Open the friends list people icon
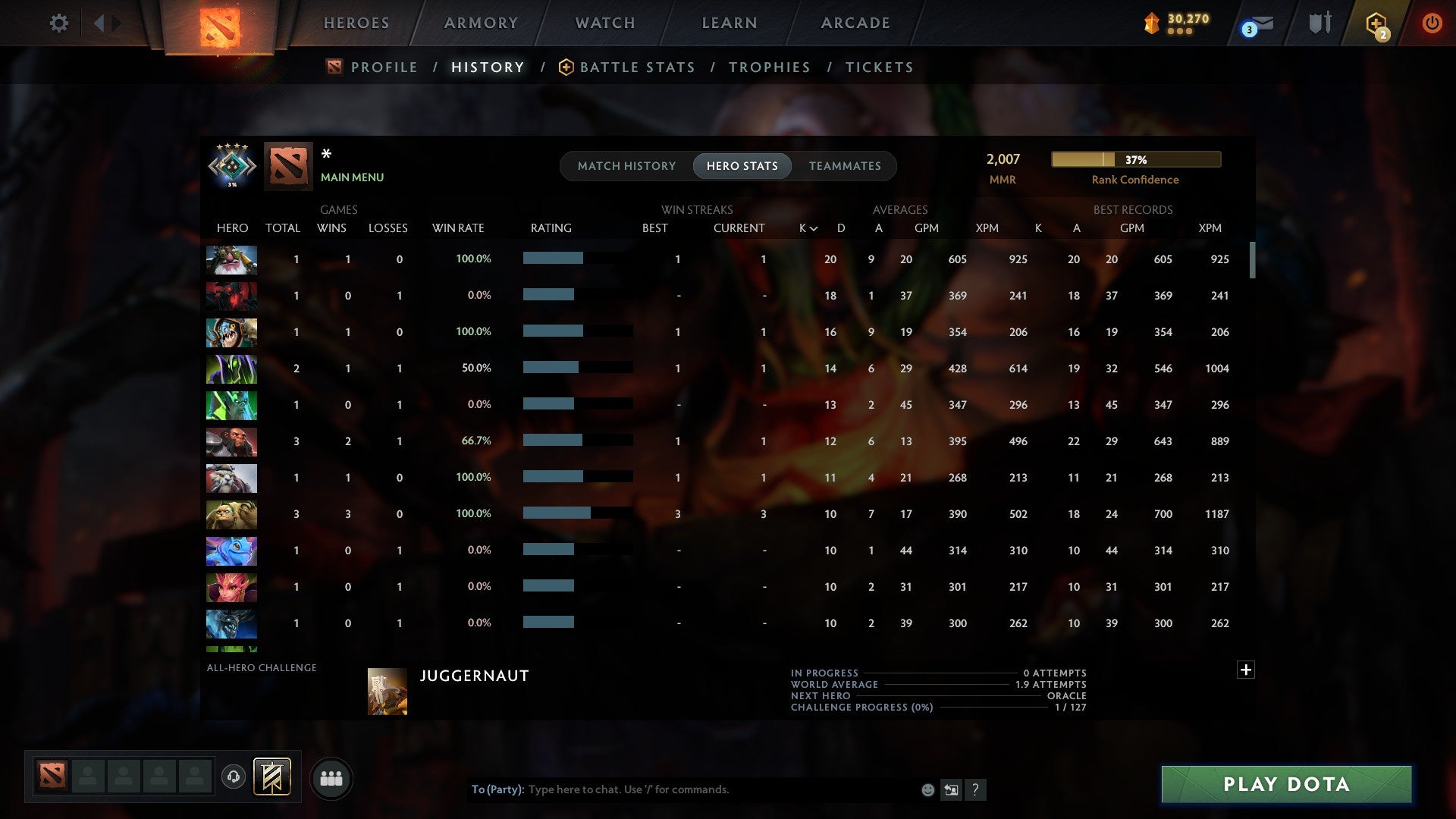Viewport: 1456px width, 819px height. (x=331, y=778)
